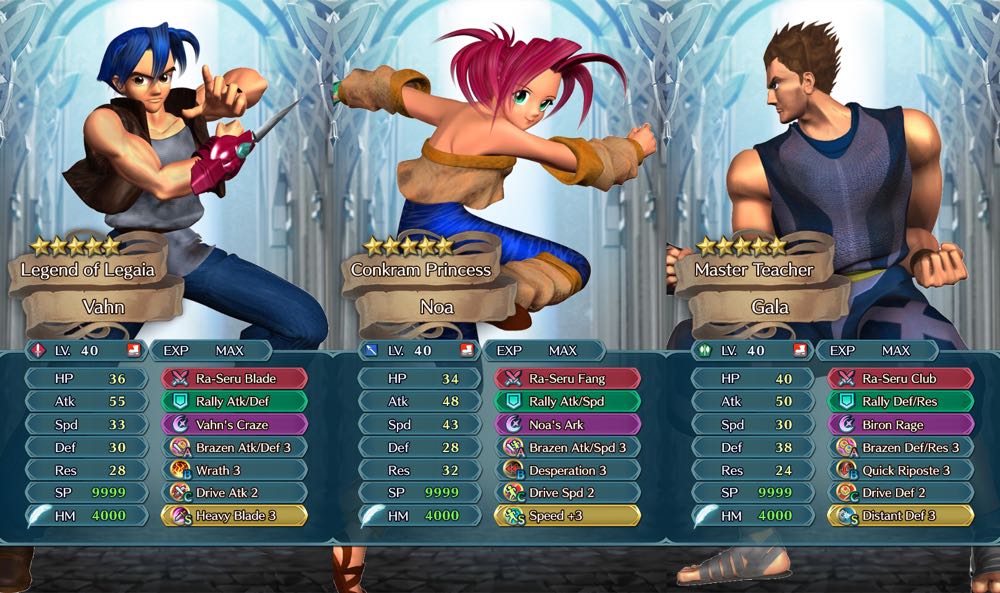Viewport: 1000px width, 593px height.
Task: Click the Distant Def 3 seal
Action: click(901, 515)
